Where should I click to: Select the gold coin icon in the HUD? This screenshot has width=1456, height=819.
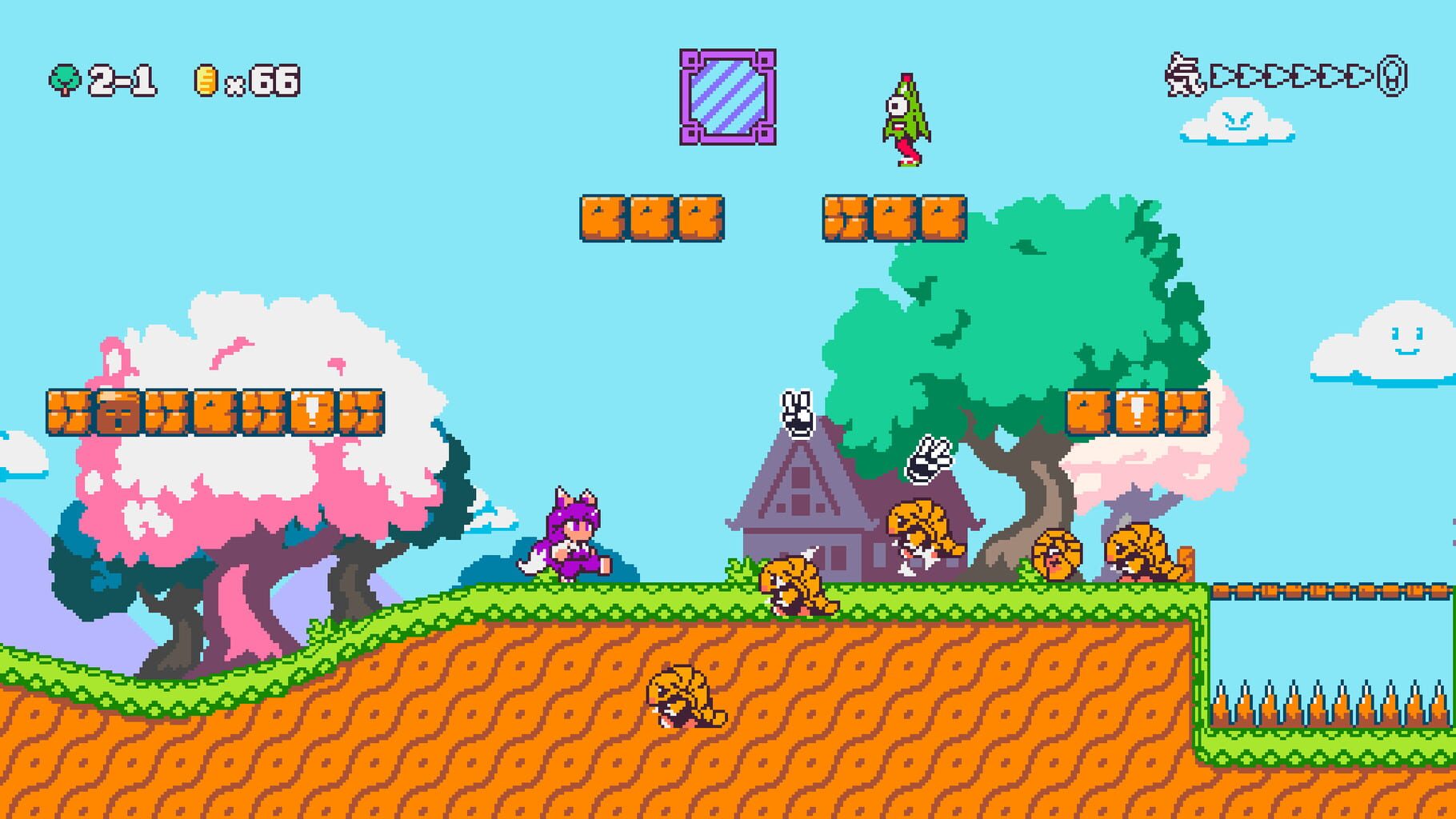tap(206, 78)
